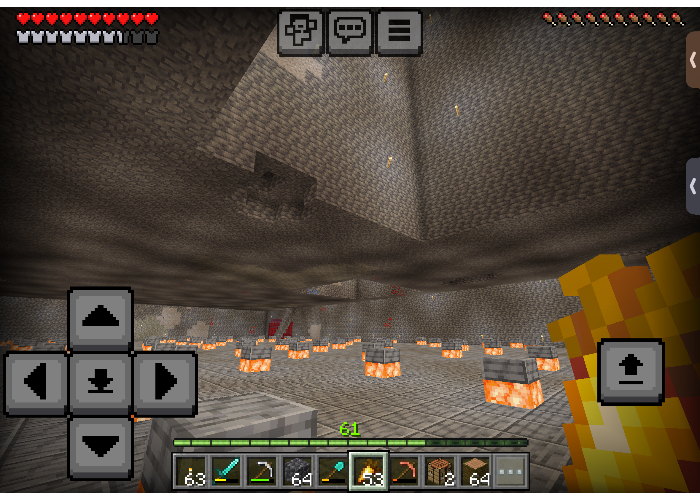Select the reddish pickaxe slot
The width and height of the screenshot is (700, 500).
tap(404, 471)
